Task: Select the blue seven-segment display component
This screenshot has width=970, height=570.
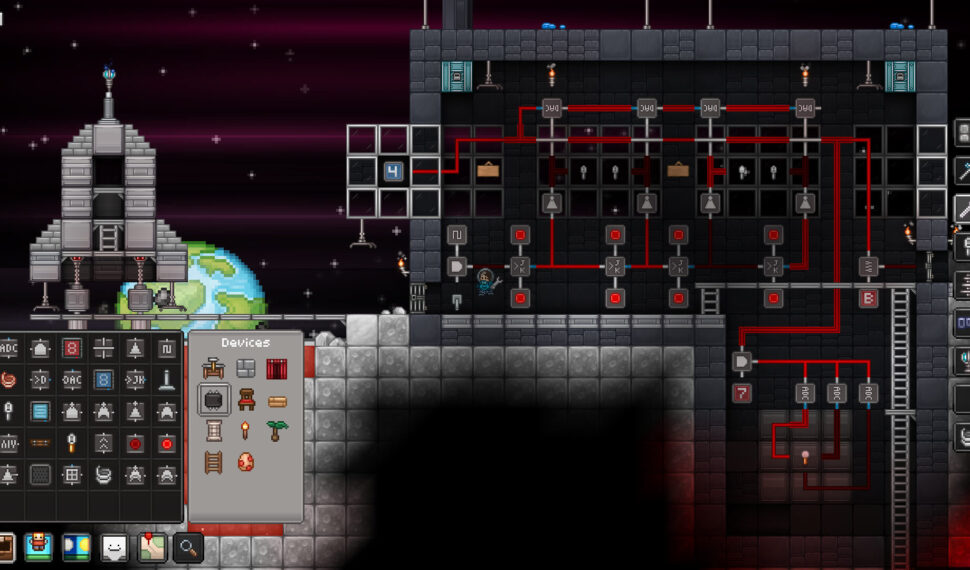Action: [103, 380]
